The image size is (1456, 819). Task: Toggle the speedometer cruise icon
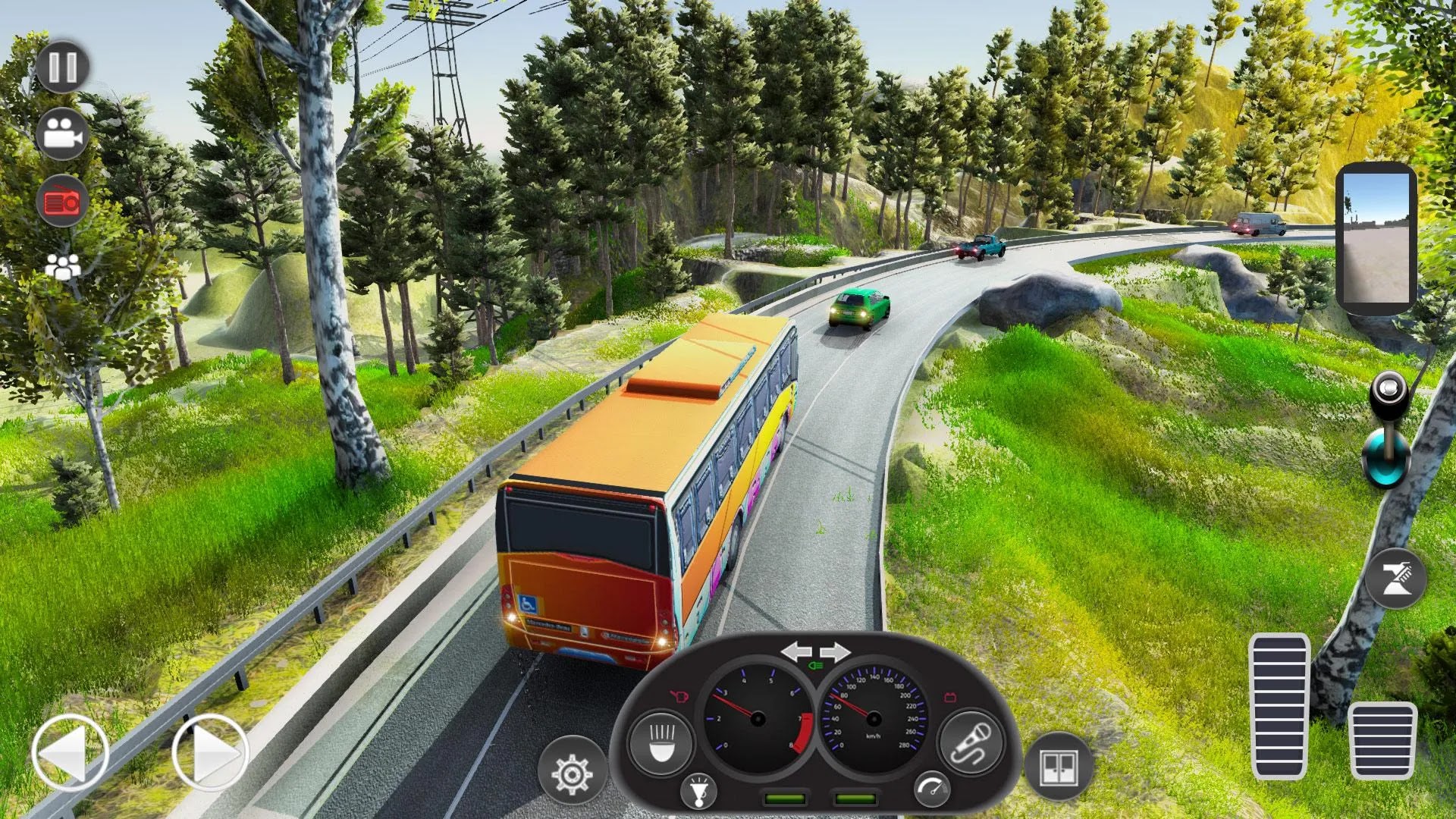[x=931, y=789]
